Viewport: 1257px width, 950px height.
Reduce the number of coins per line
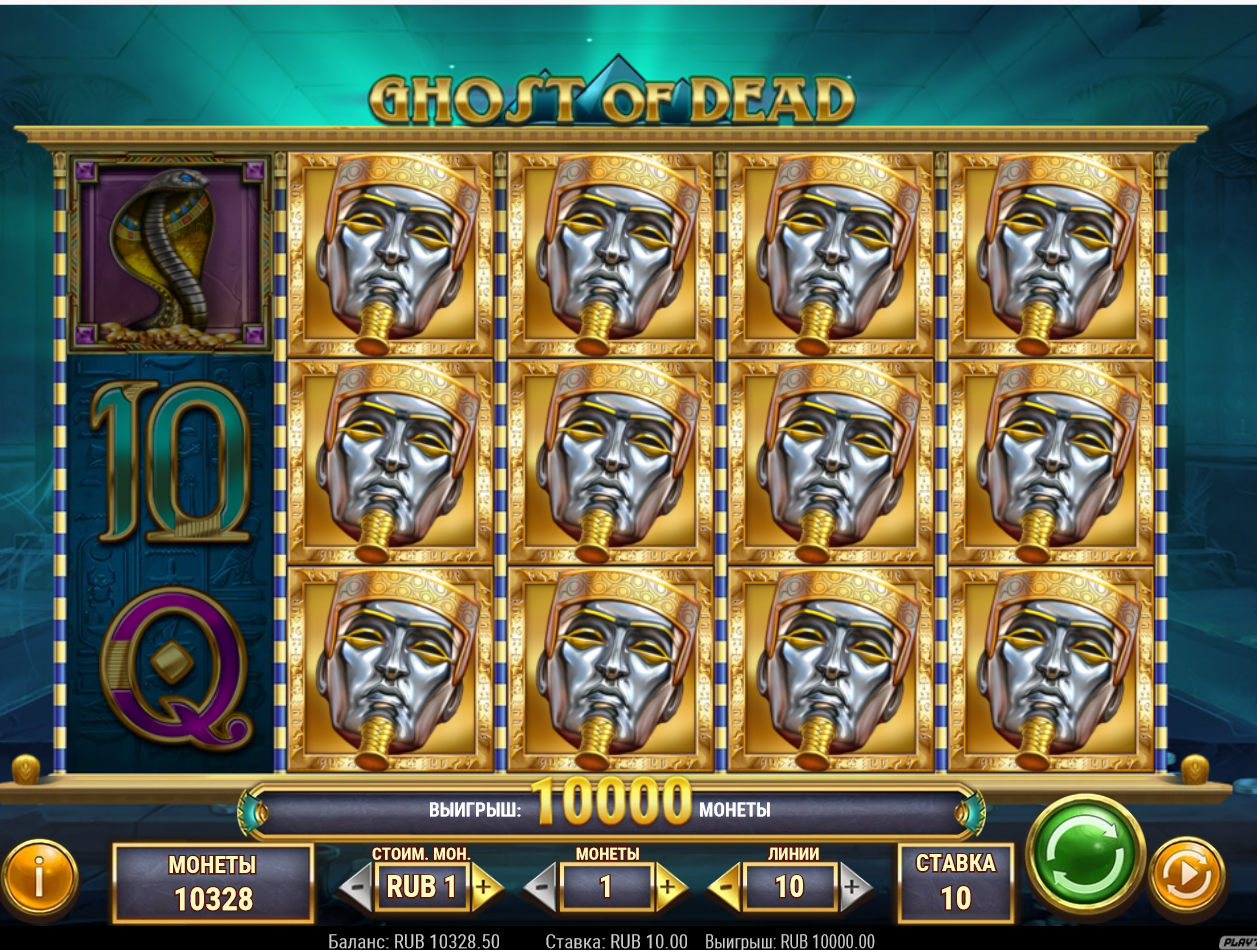pyautogui.click(x=542, y=887)
